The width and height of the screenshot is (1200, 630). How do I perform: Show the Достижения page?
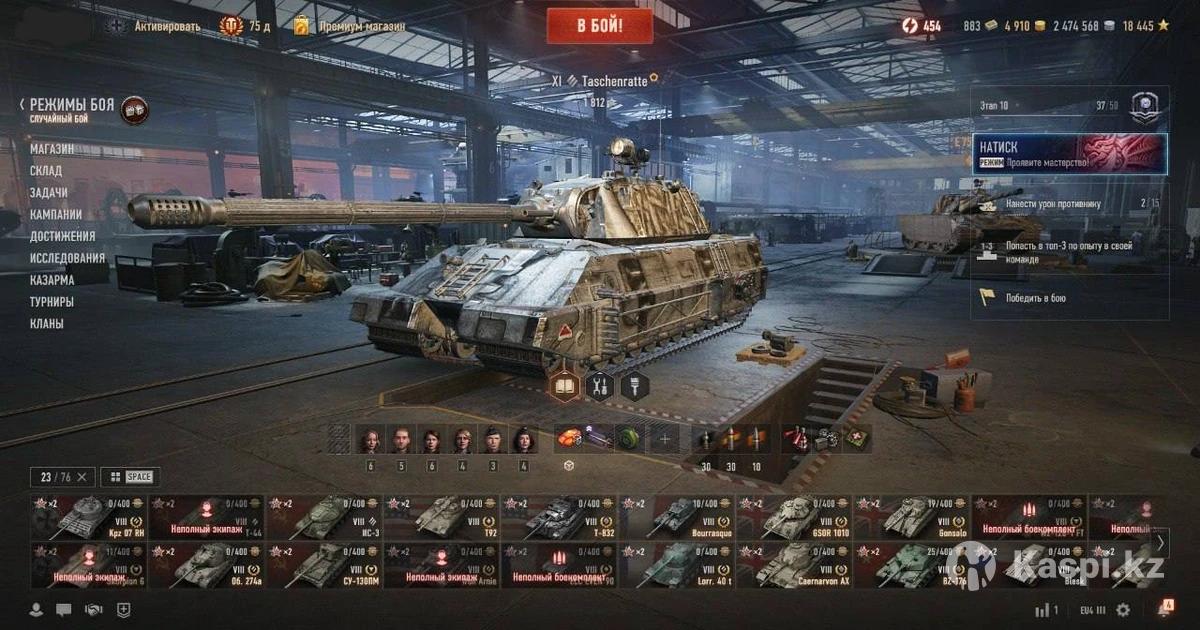tap(62, 236)
